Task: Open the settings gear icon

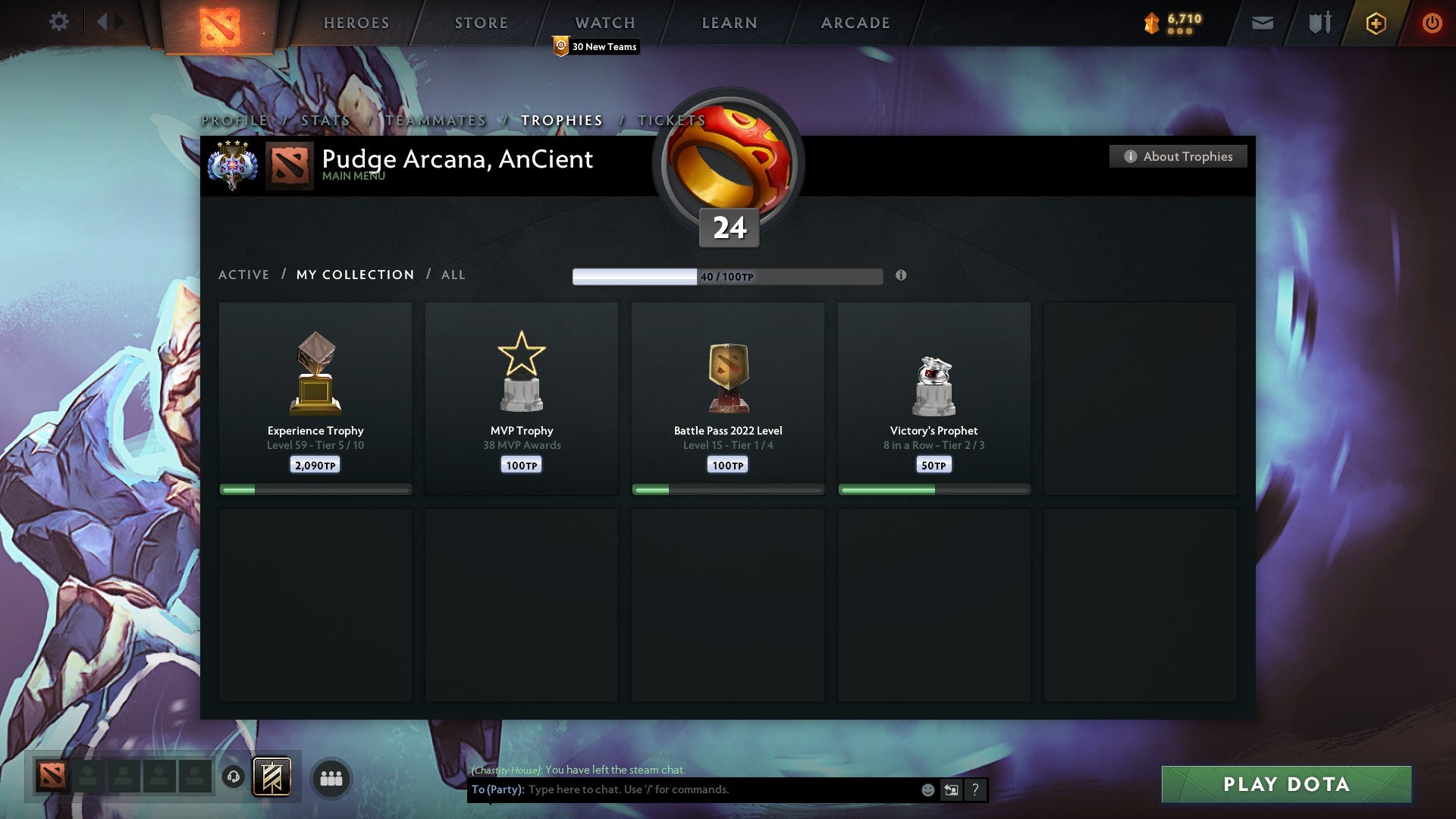Action: click(x=59, y=21)
